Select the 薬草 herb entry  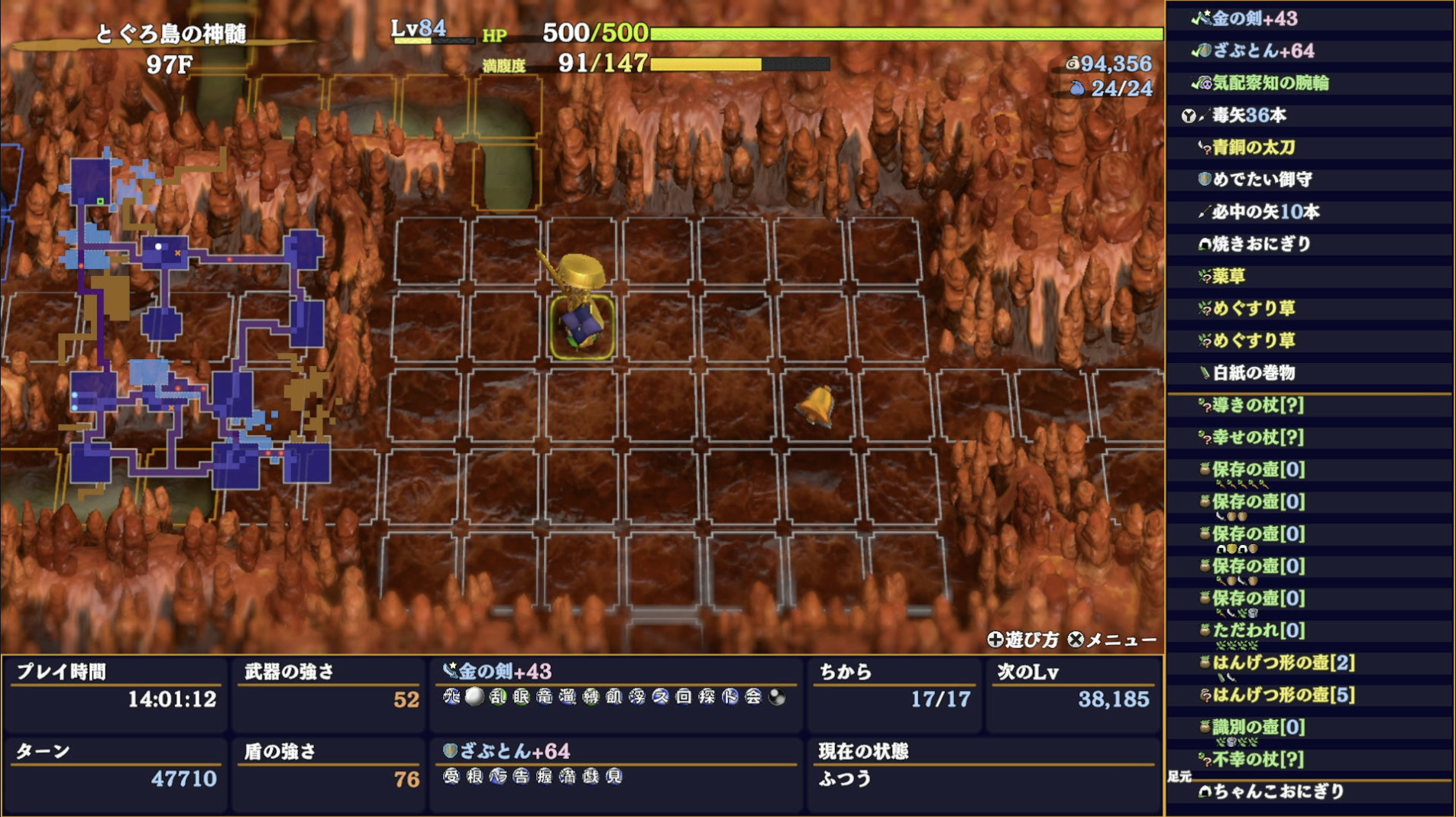[x=1229, y=276]
